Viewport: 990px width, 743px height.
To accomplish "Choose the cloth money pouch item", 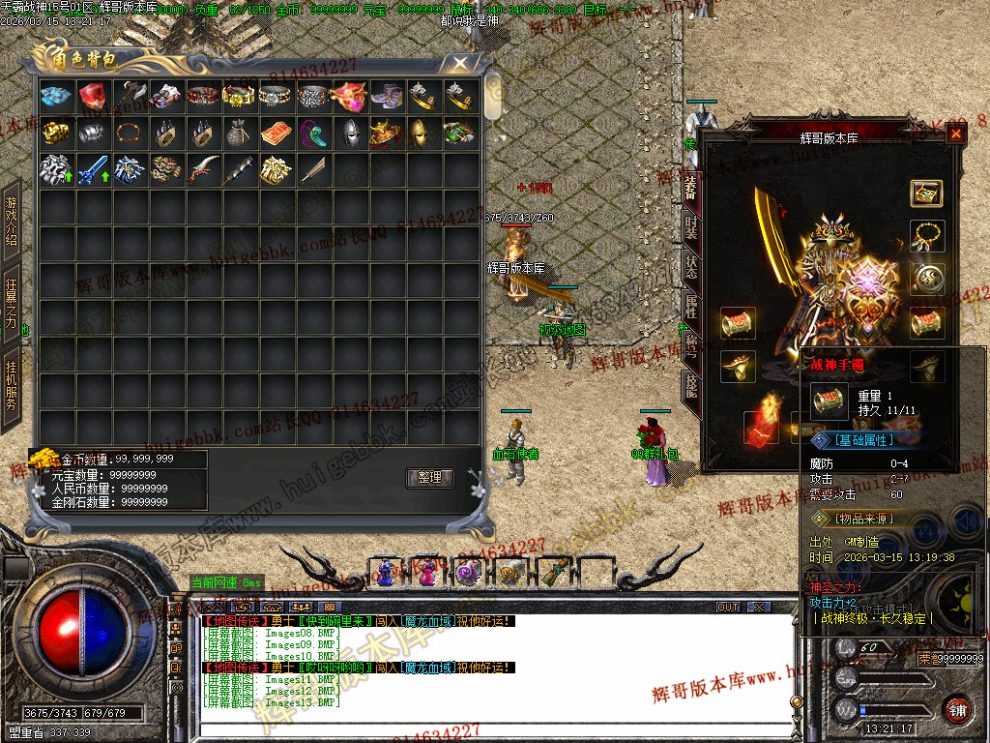I will pos(241,133).
